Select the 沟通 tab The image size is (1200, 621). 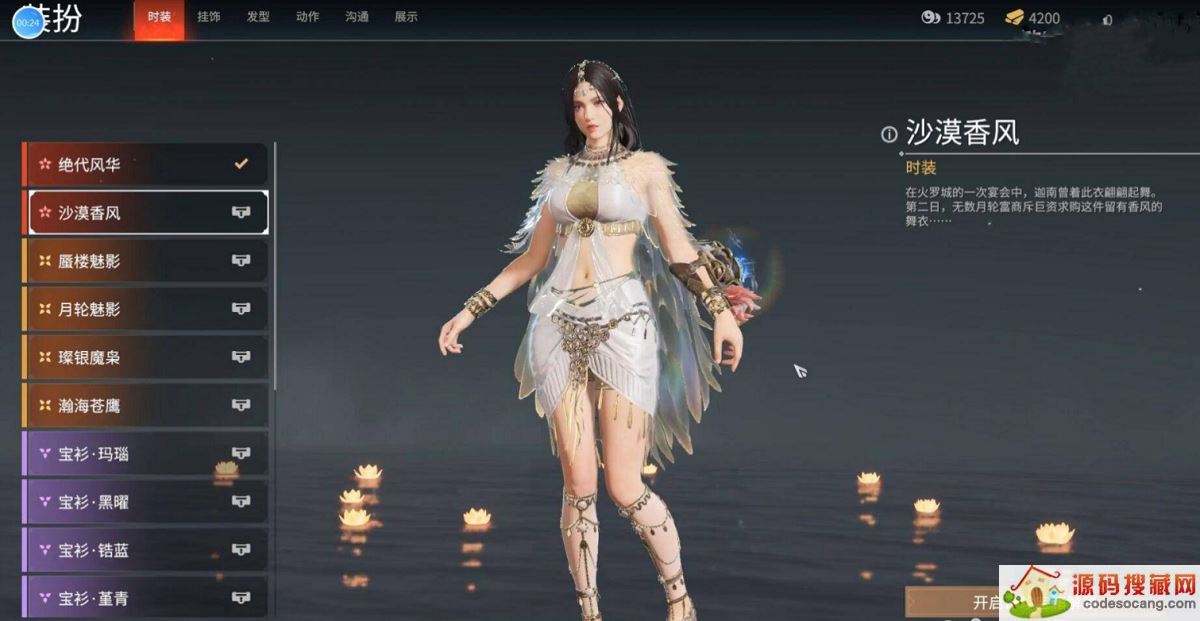[357, 17]
